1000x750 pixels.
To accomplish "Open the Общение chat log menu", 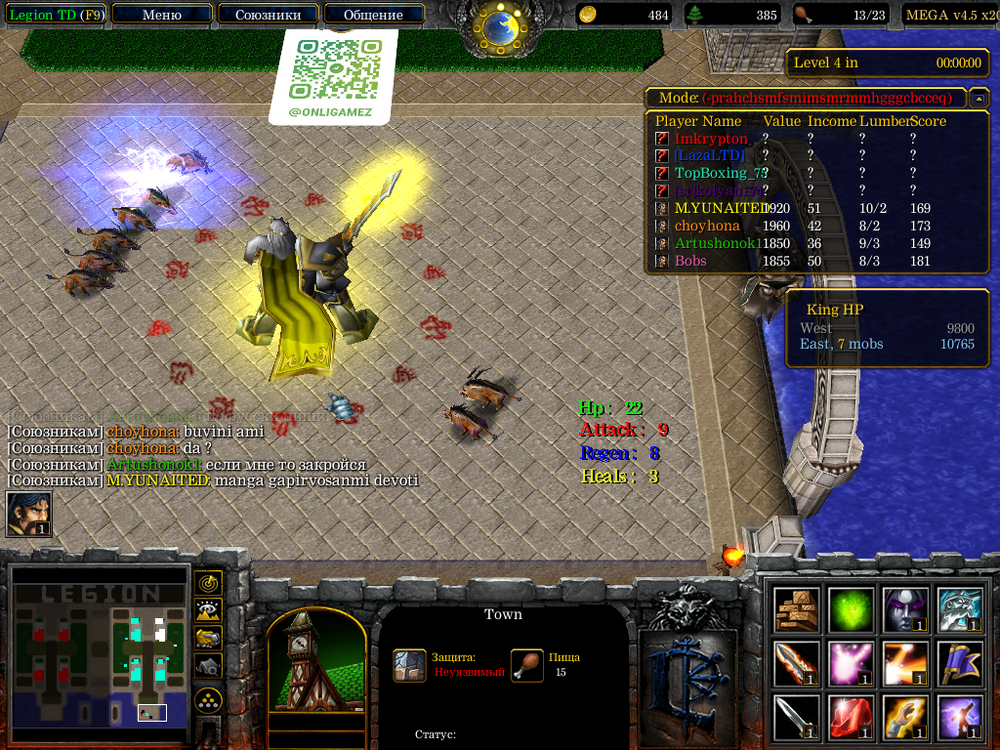I will point(373,15).
